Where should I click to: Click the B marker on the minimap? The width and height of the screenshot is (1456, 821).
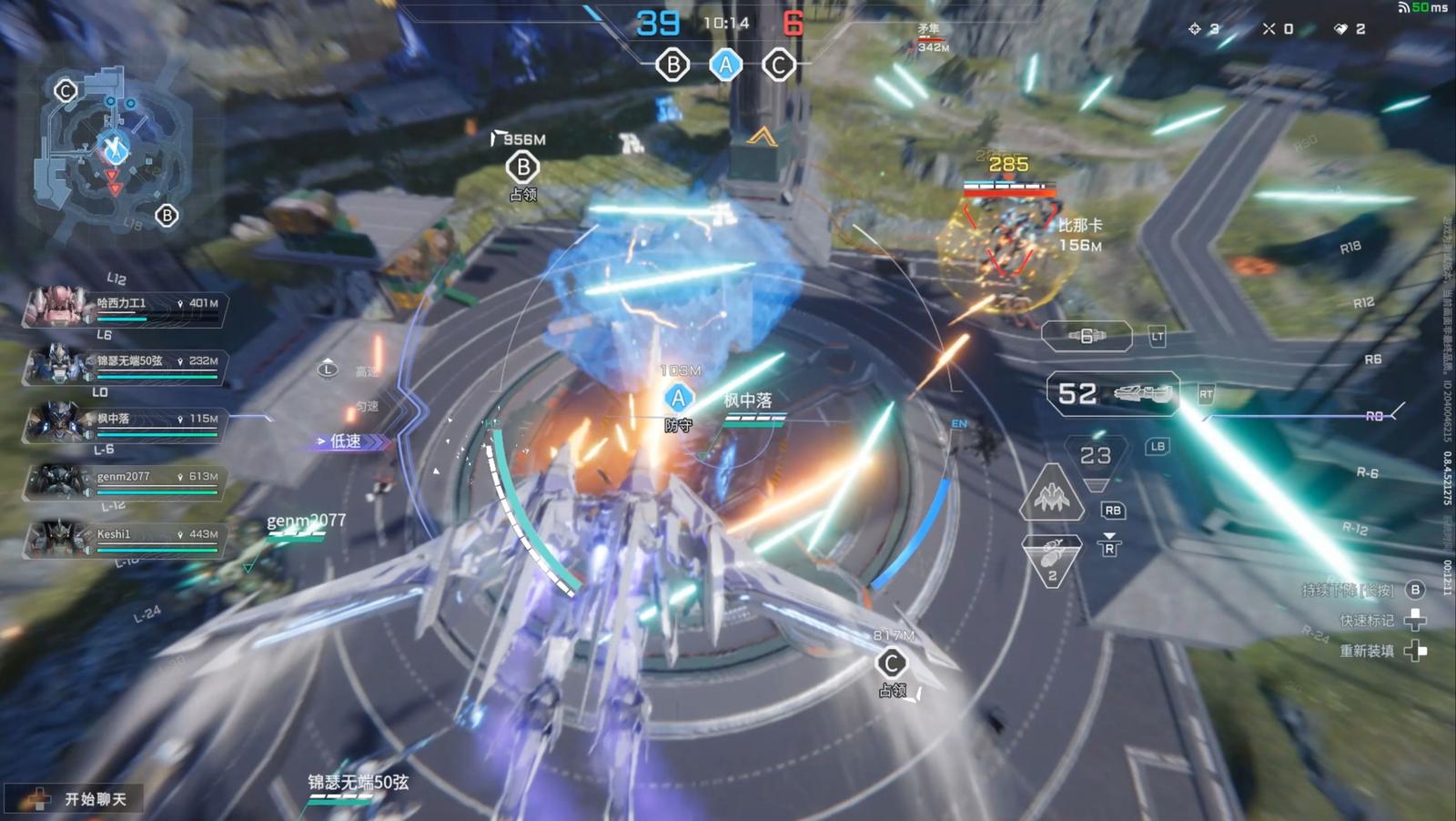(167, 216)
